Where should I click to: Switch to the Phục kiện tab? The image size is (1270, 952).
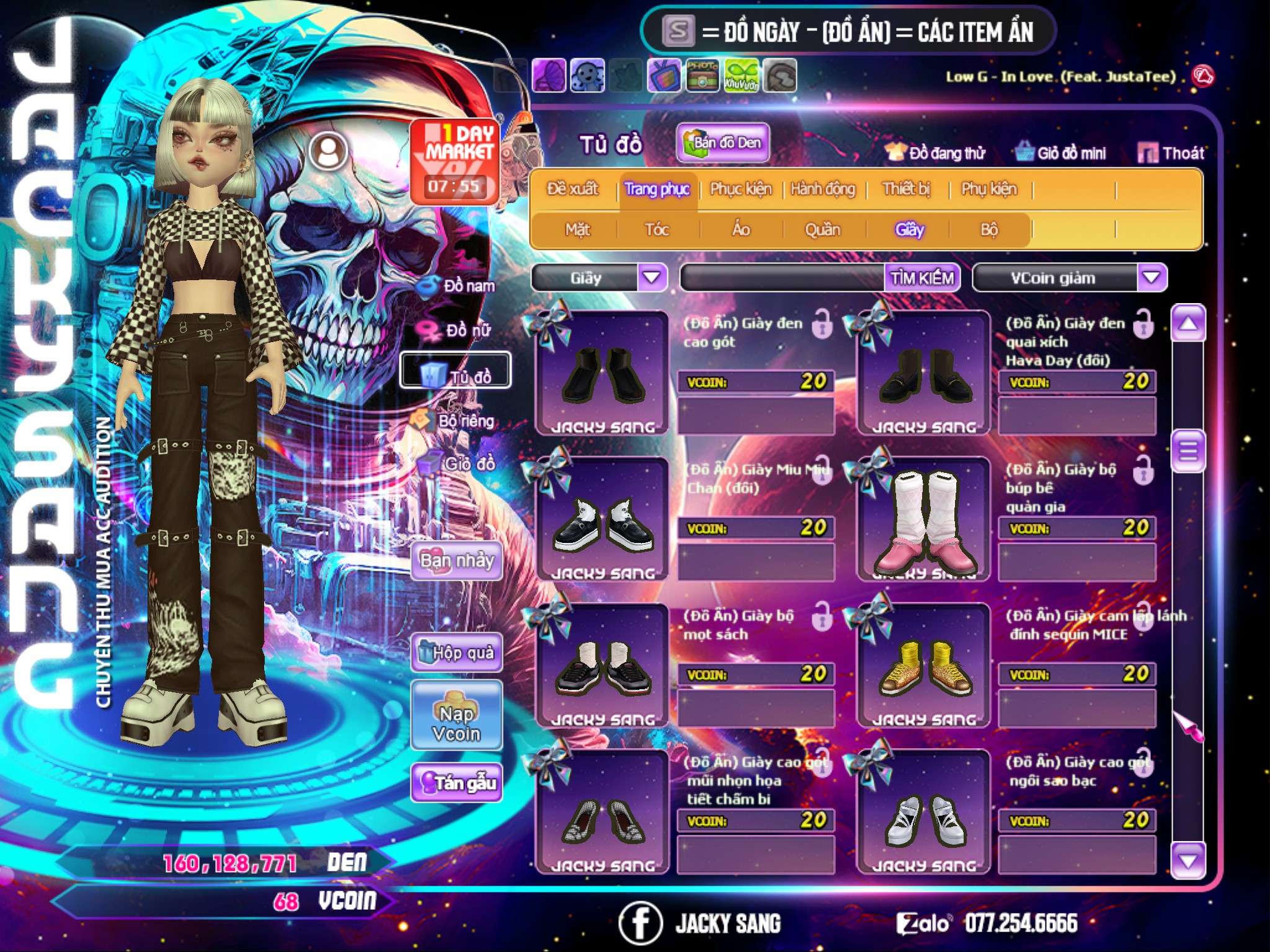740,189
